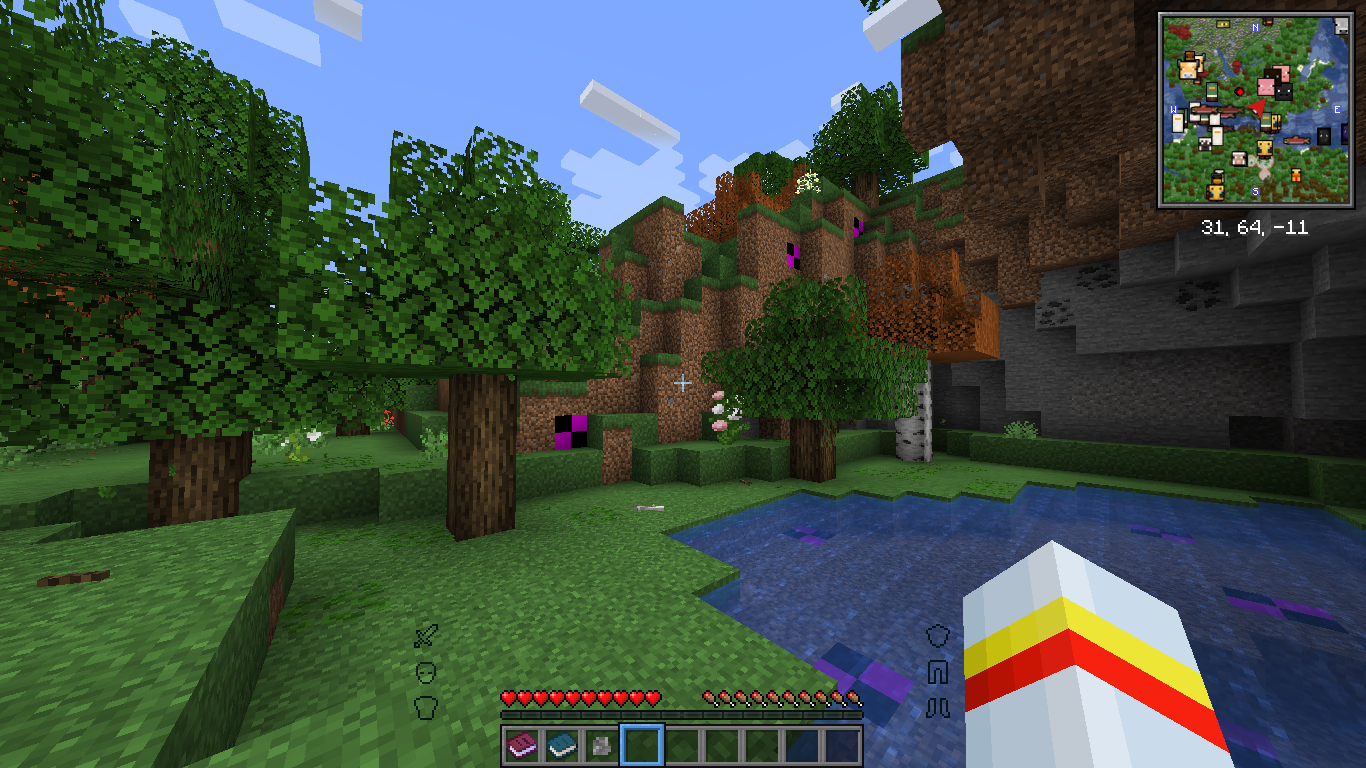This screenshot has width=1366, height=768.
Task: Click the S compass marker on the minimap
Action: pyautogui.click(x=1255, y=190)
